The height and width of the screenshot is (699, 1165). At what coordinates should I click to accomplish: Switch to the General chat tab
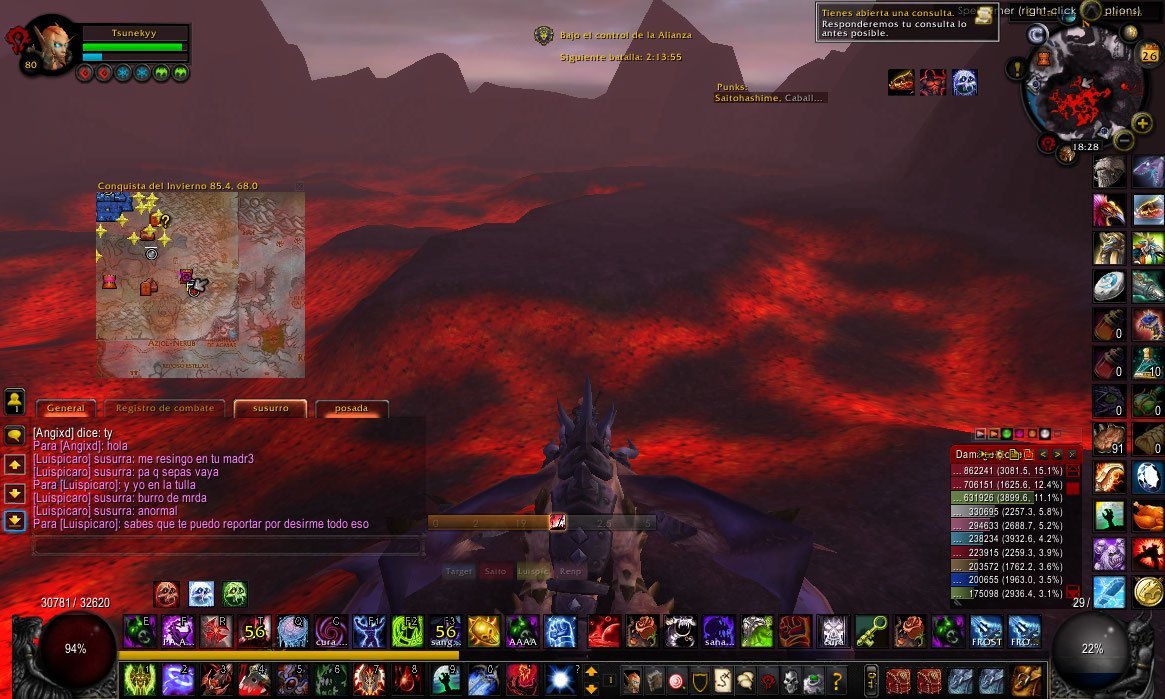point(66,408)
